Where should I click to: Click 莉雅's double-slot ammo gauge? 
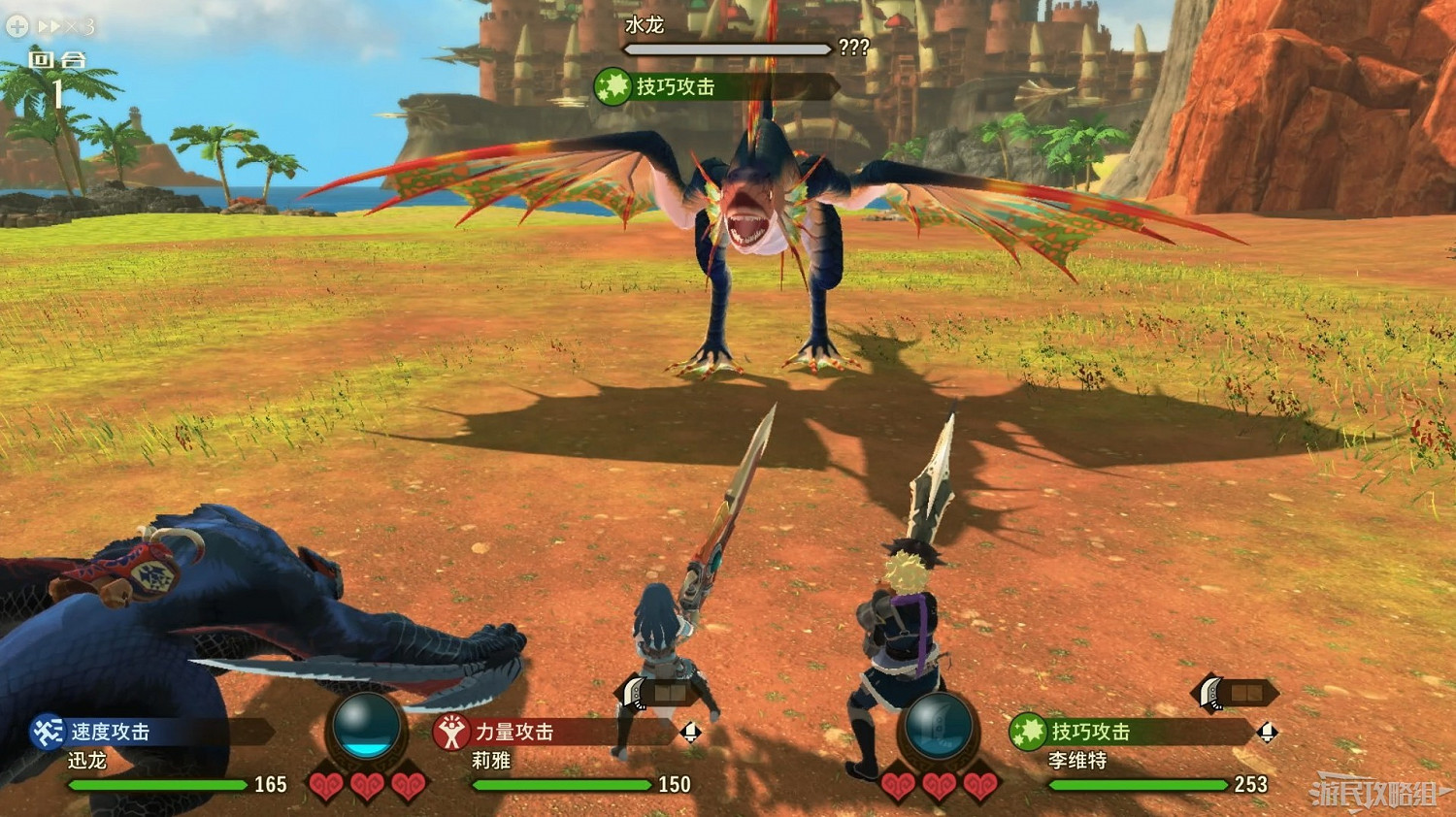669,691
